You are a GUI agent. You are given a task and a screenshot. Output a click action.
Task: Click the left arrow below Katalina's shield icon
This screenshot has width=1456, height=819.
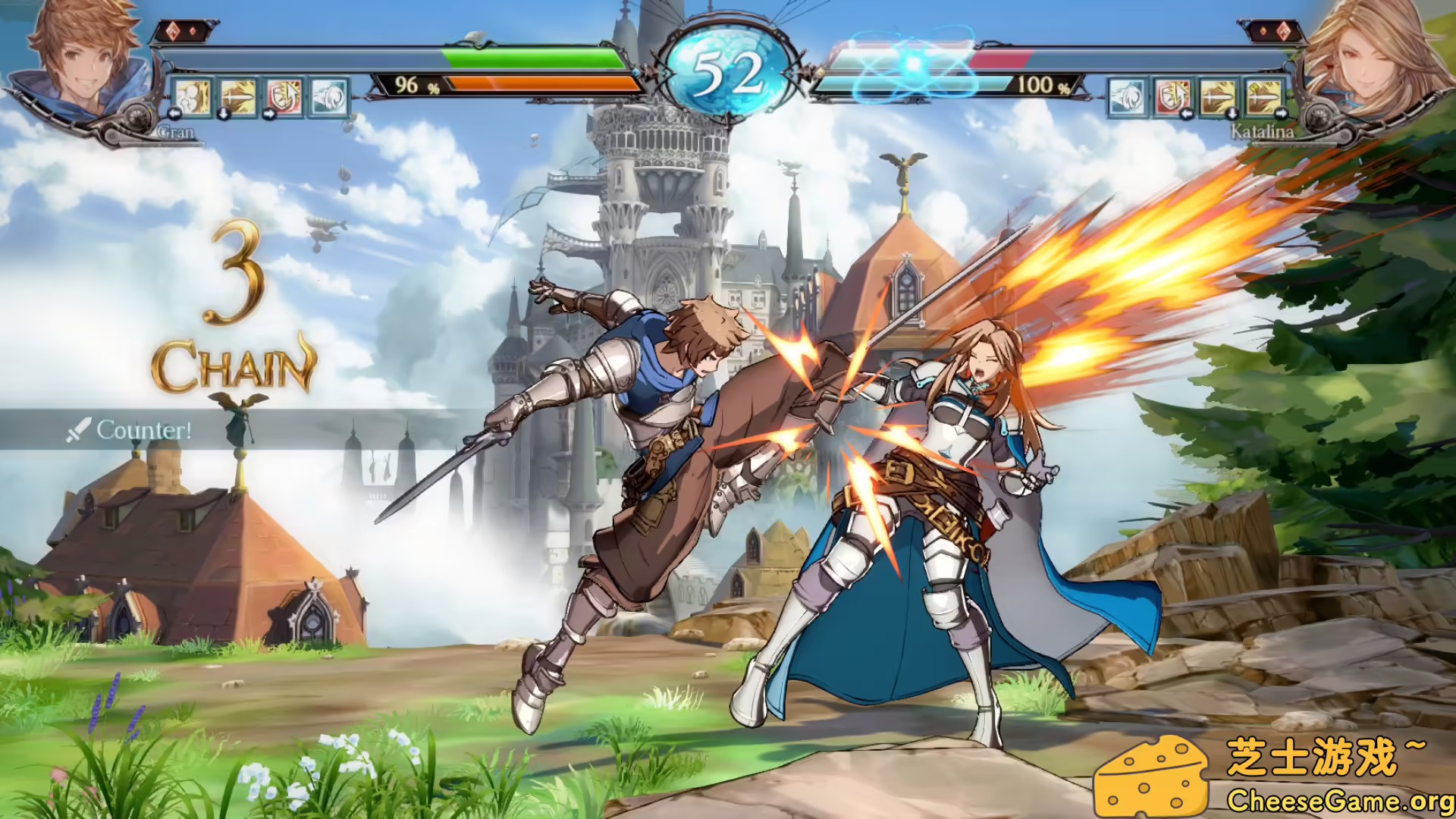tap(1187, 115)
